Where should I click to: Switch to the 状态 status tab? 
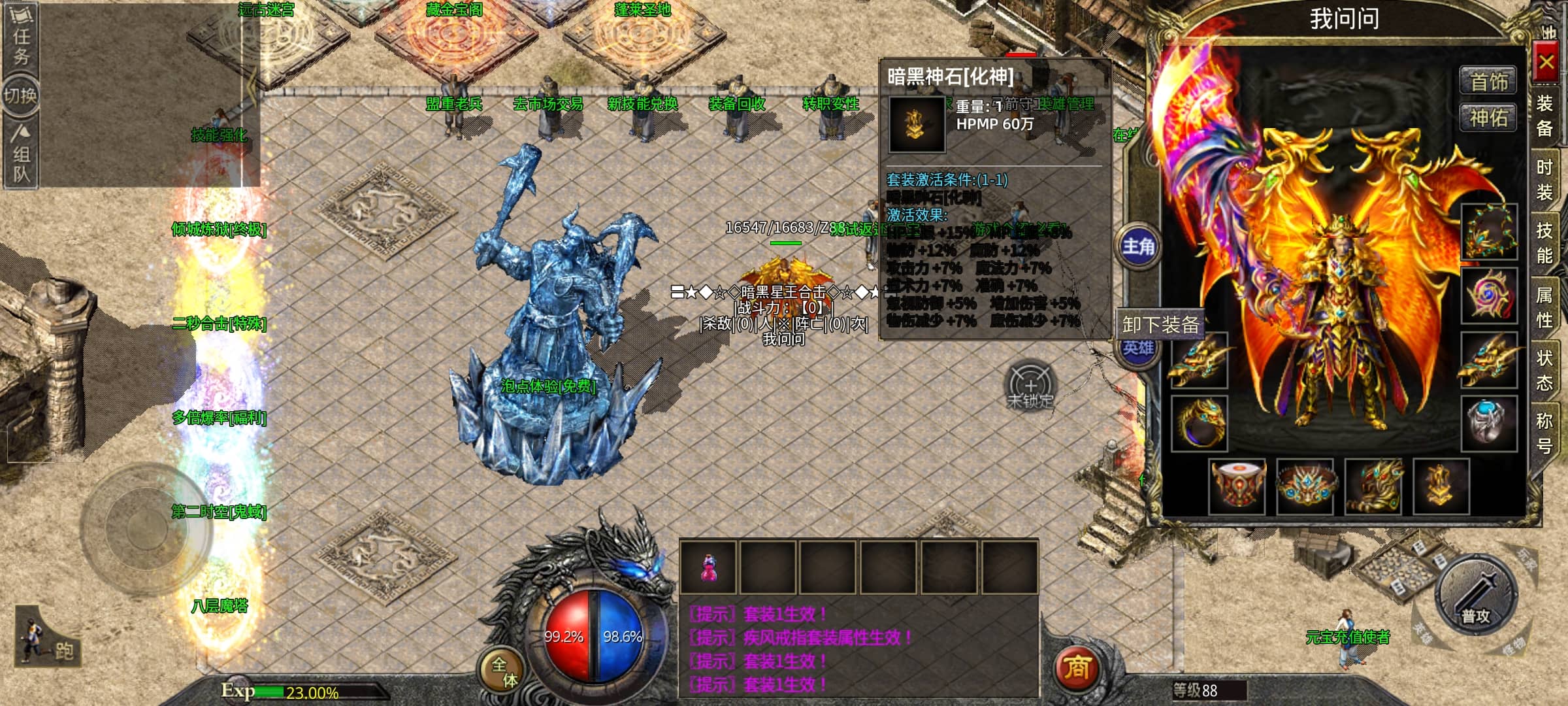click(1544, 370)
